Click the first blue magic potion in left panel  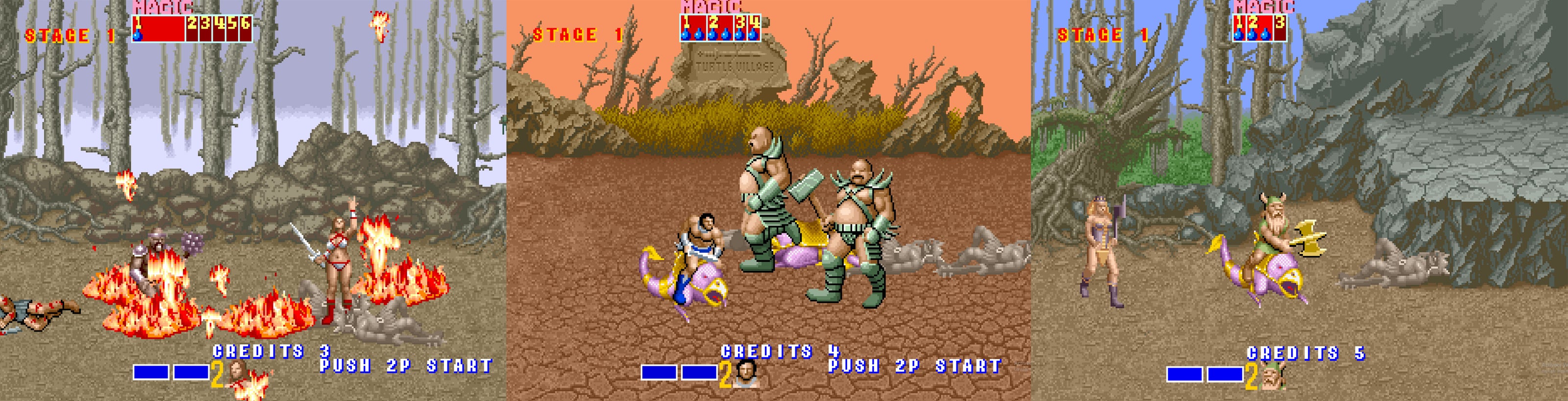click(x=138, y=37)
